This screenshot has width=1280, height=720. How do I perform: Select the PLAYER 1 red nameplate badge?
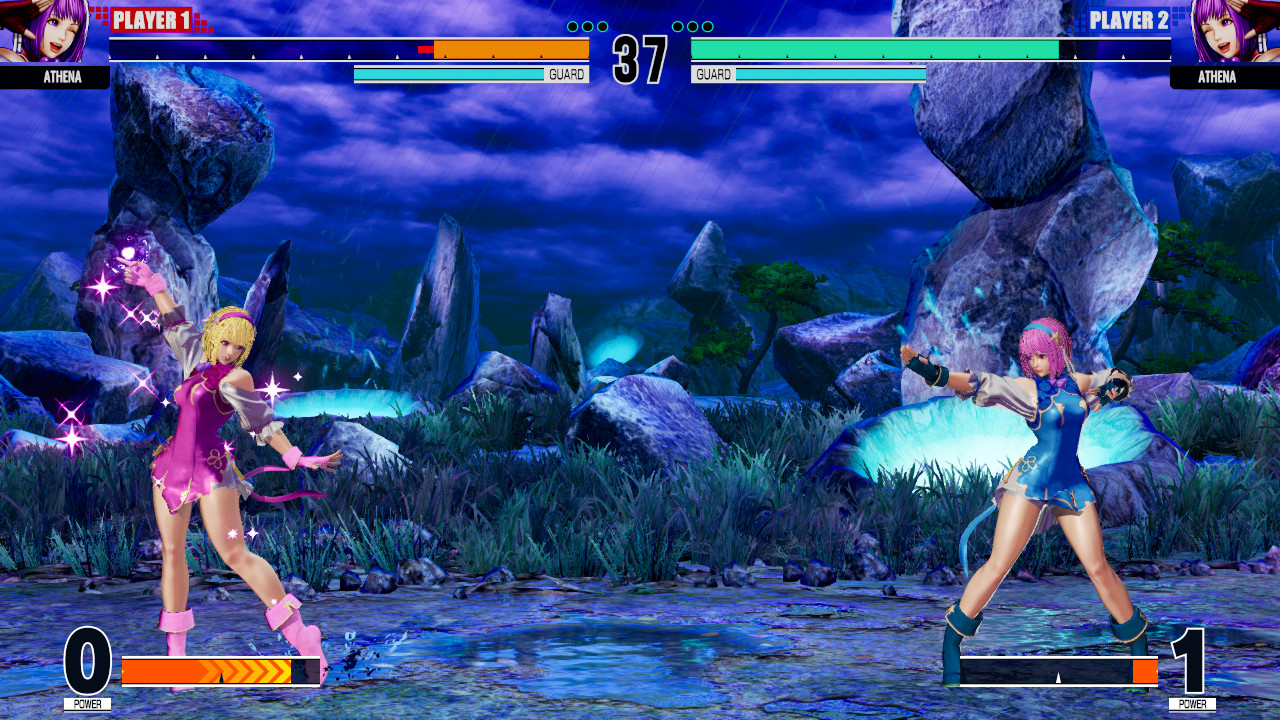coord(150,17)
